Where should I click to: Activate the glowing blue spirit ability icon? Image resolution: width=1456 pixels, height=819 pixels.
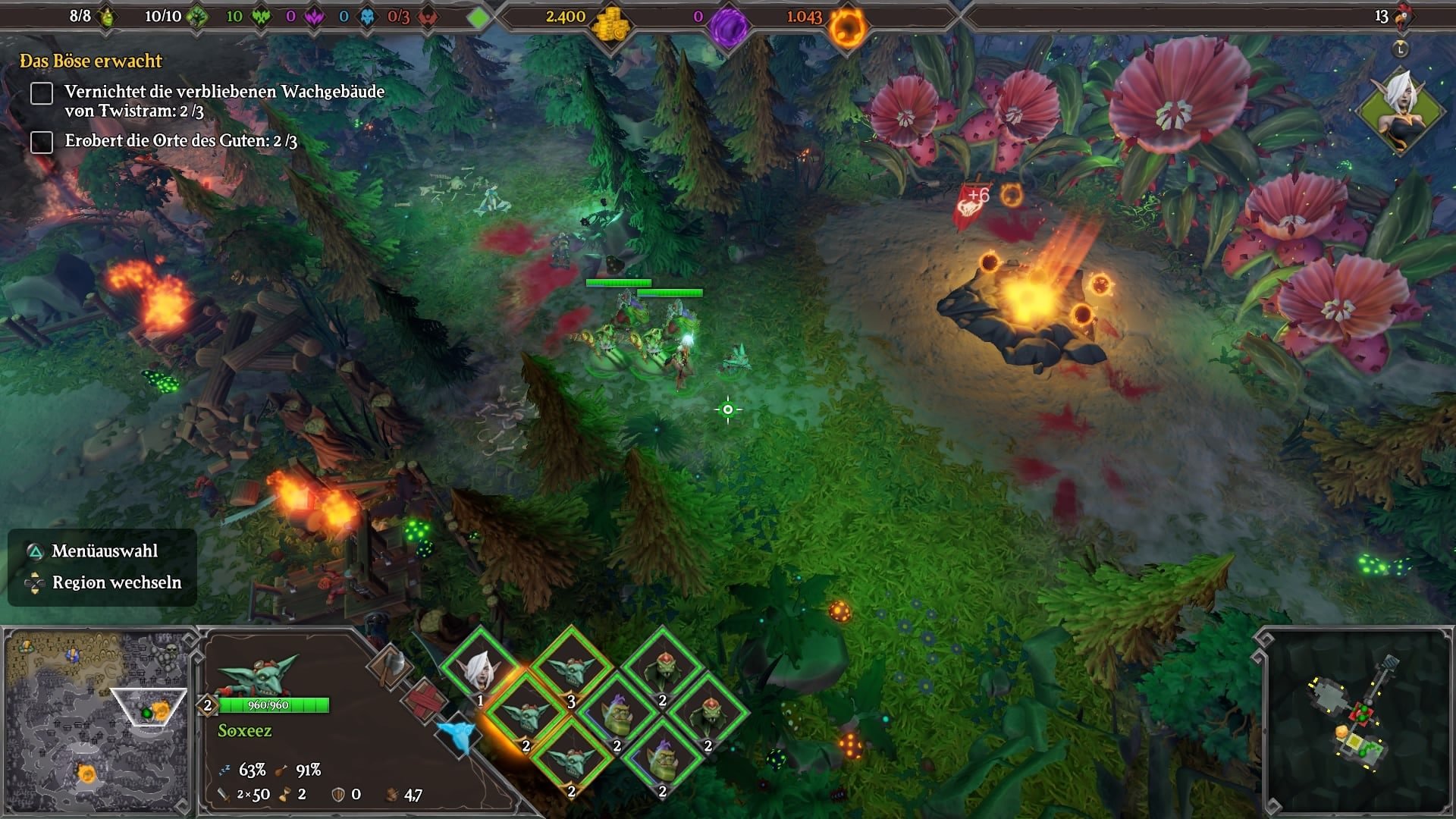[x=457, y=733]
